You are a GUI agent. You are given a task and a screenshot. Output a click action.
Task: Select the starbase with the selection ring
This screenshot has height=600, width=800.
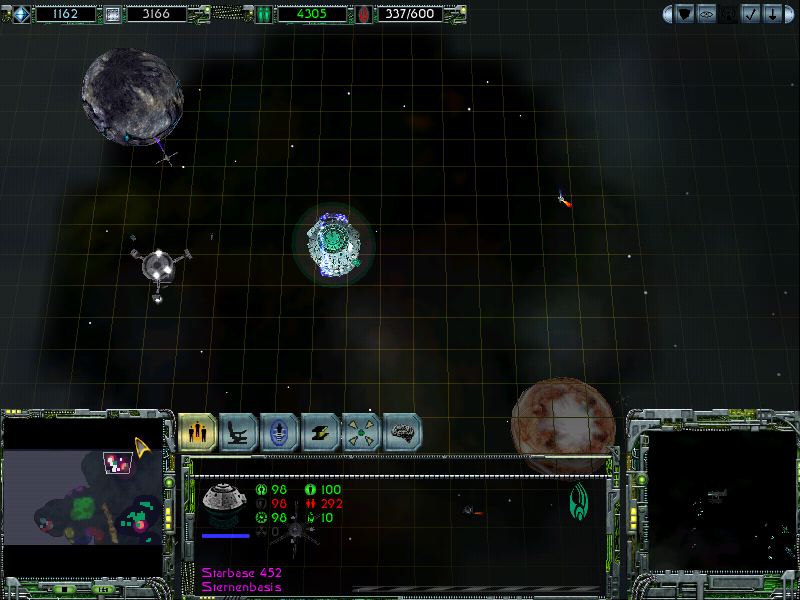coord(333,243)
